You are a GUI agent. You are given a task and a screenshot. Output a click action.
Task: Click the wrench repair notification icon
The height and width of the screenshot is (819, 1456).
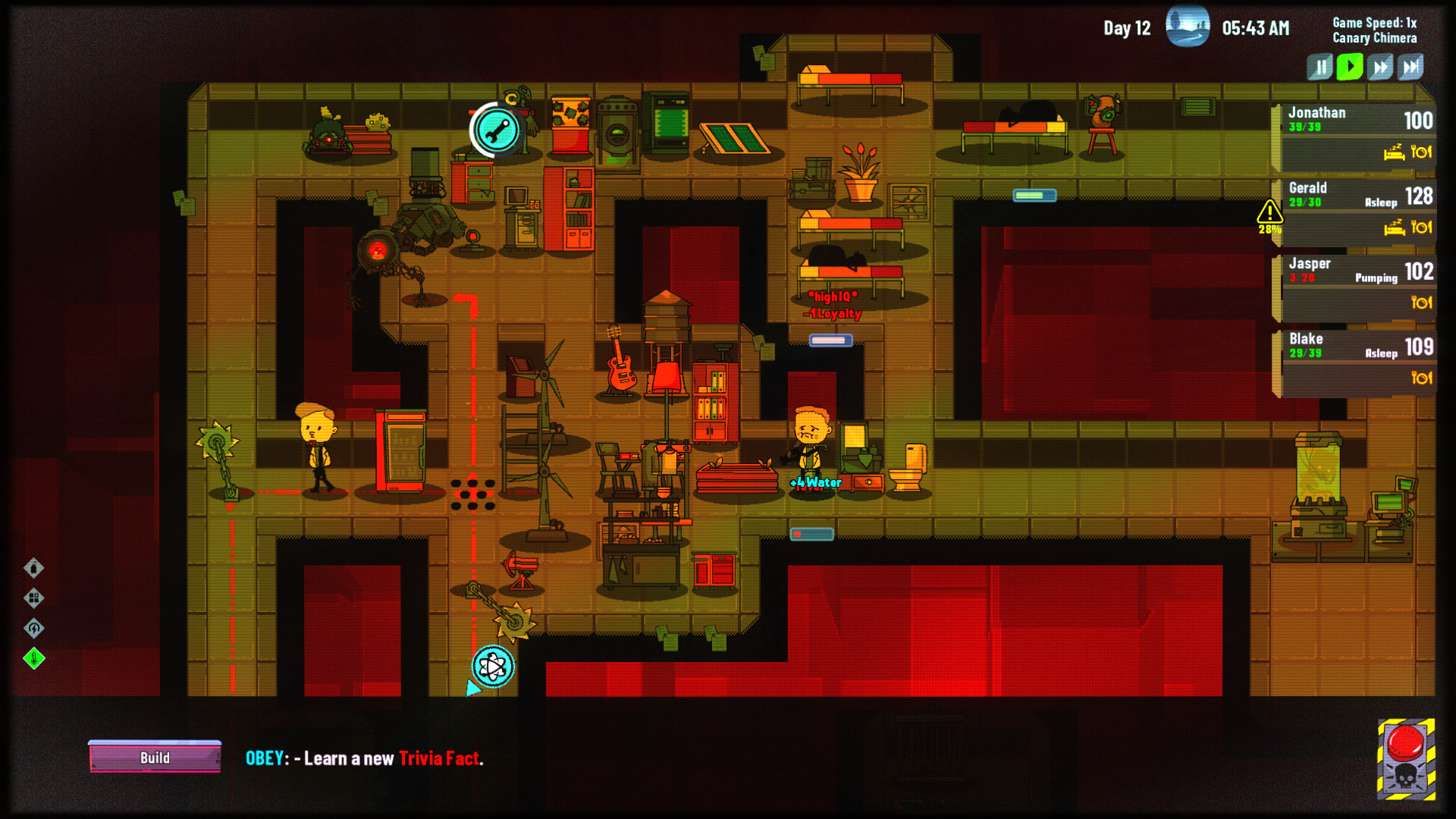point(497,130)
